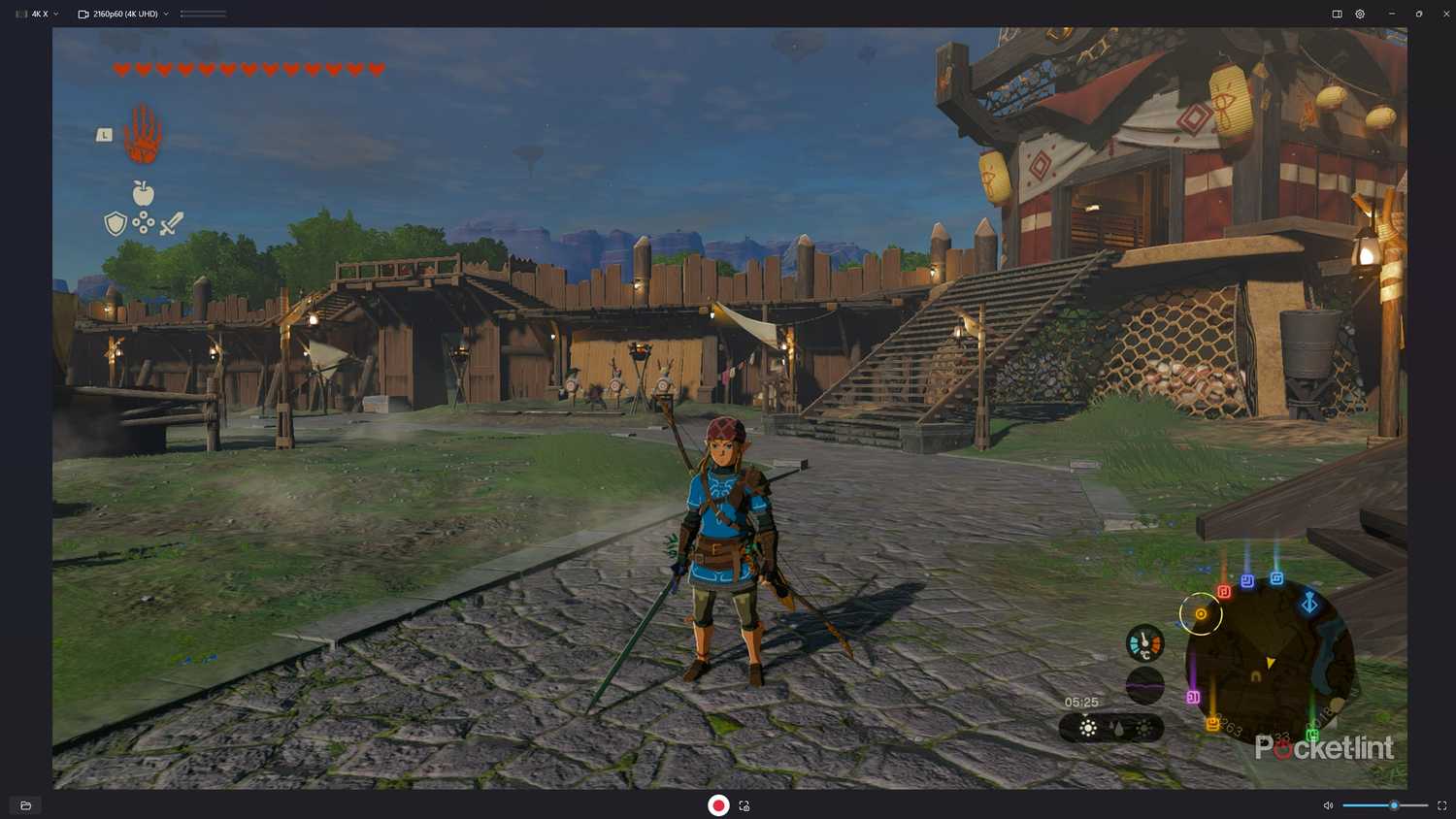Open the settings gear in the title bar
The width and height of the screenshot is (1456, 819).
coord(1359,14)
